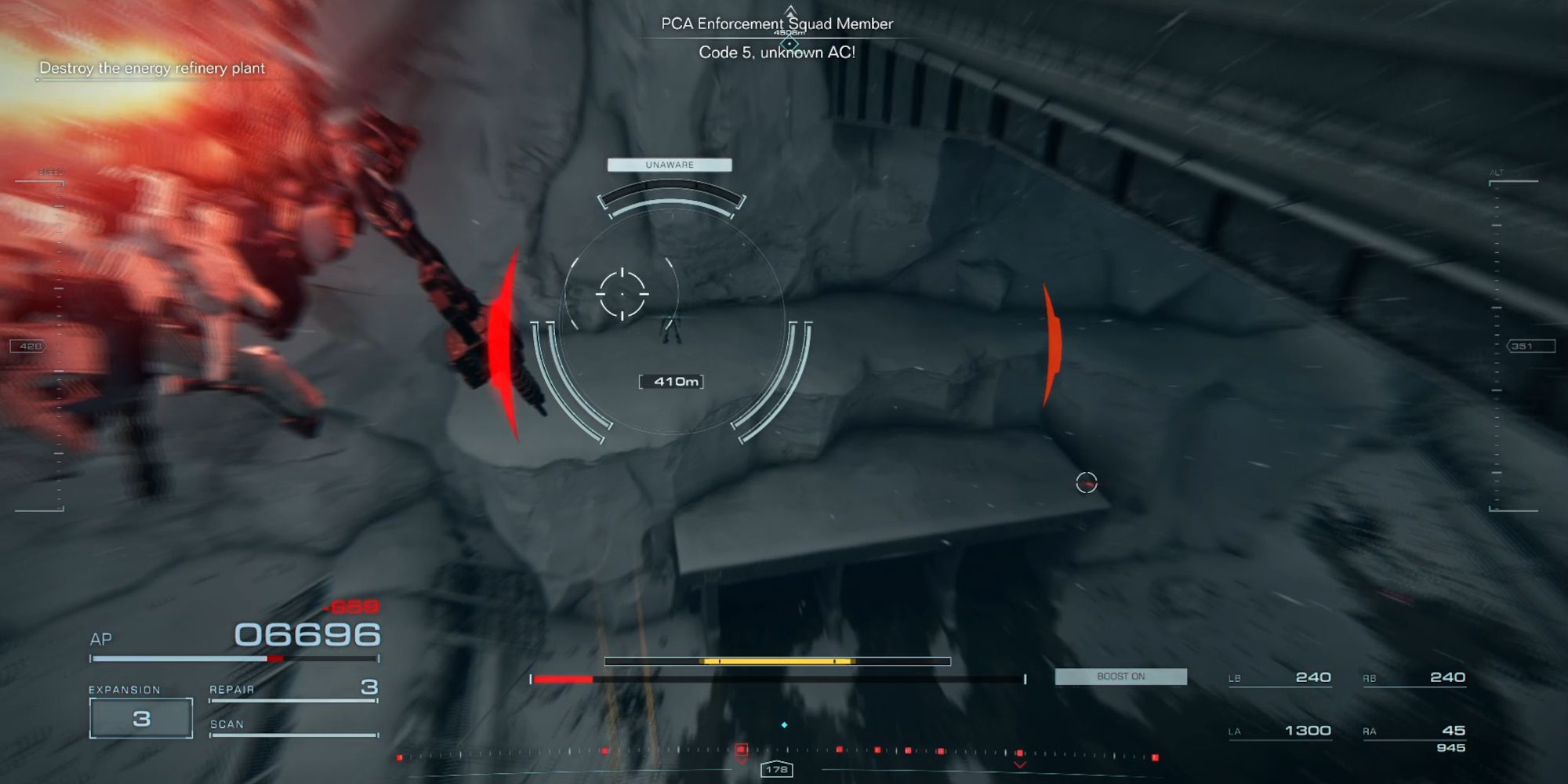Select the PCA Enforcement Squad Member nameplate
This screenshot has width=1568, height=784.
coord(776,24)
